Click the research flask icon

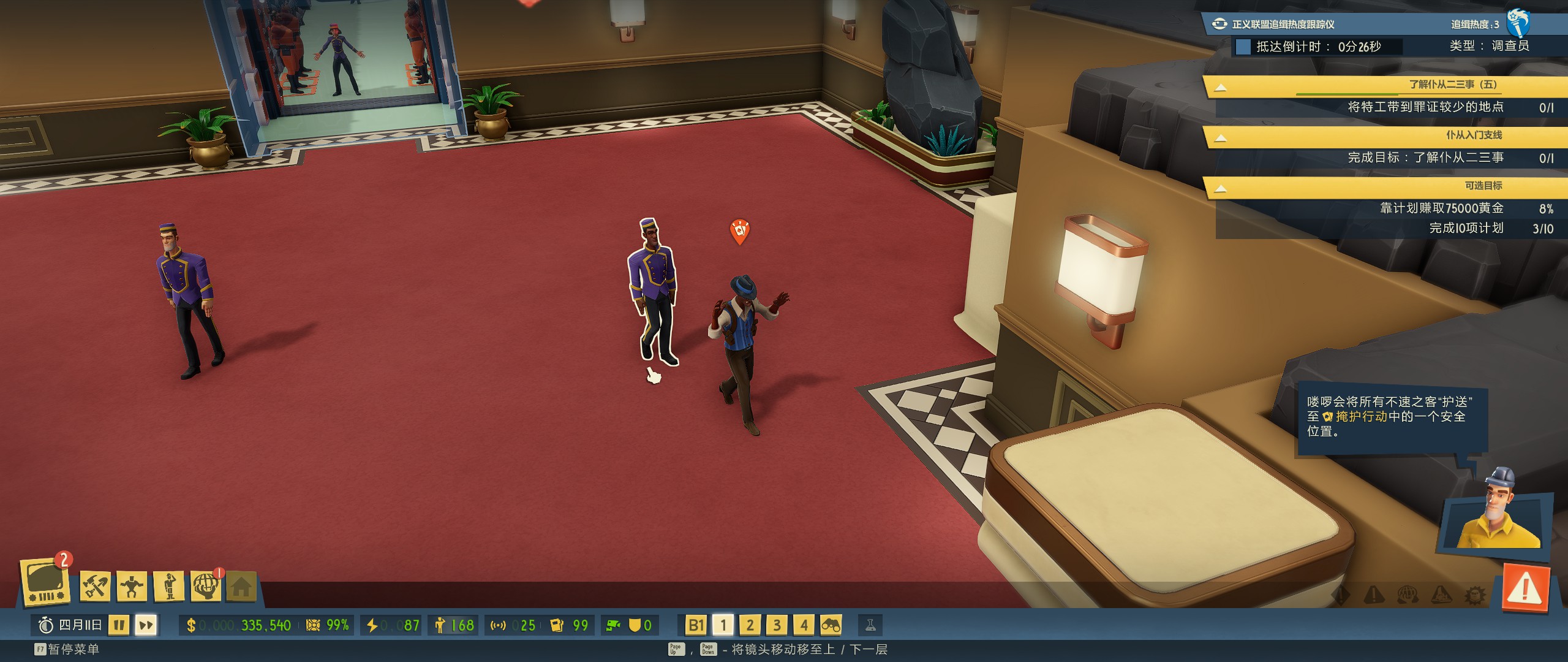coord(870,625)
